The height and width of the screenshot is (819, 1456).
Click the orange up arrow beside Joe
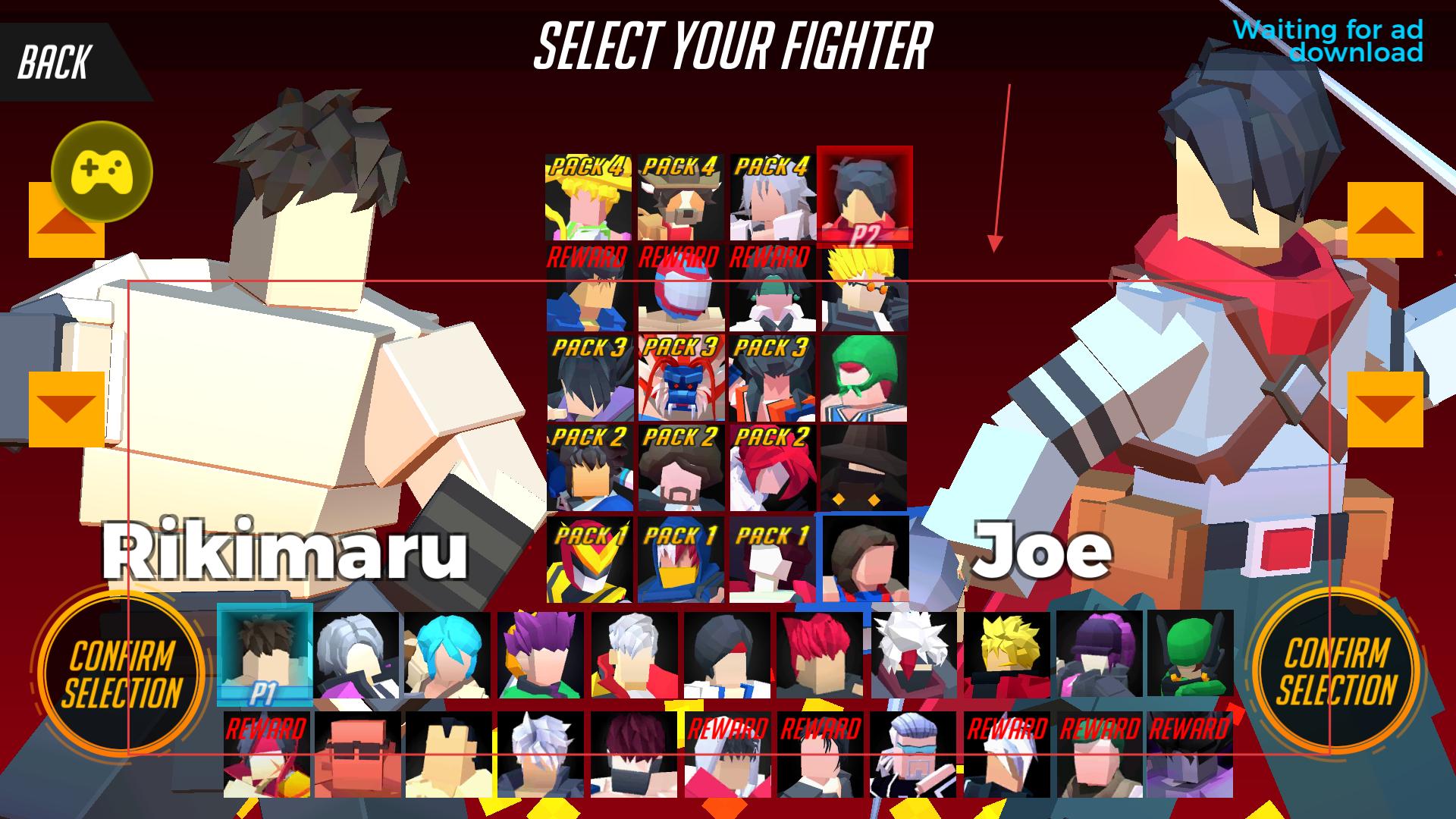(1385, 220)
